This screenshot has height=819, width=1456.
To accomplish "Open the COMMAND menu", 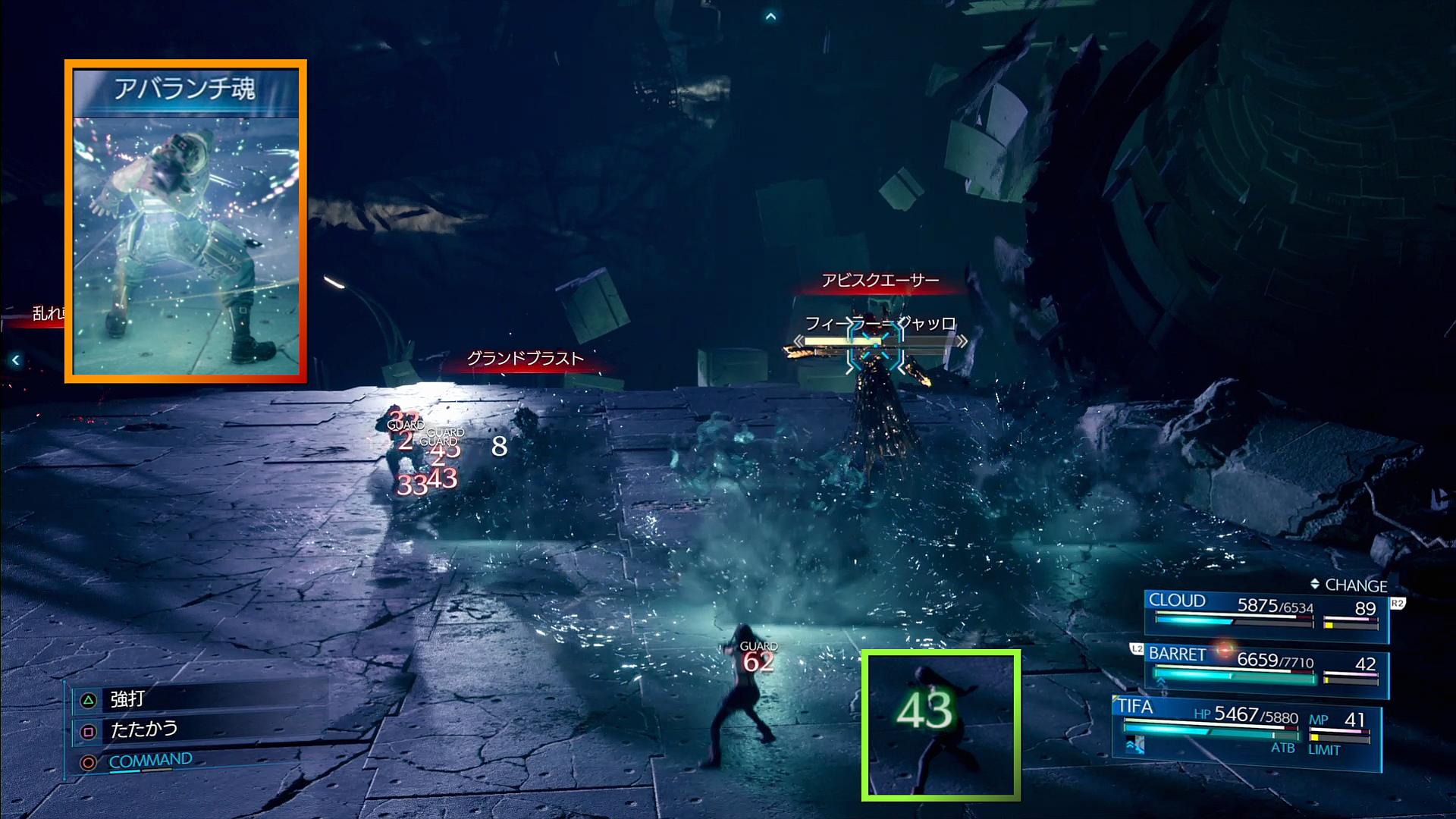I will pyautogui.click(x=149, y=760).
